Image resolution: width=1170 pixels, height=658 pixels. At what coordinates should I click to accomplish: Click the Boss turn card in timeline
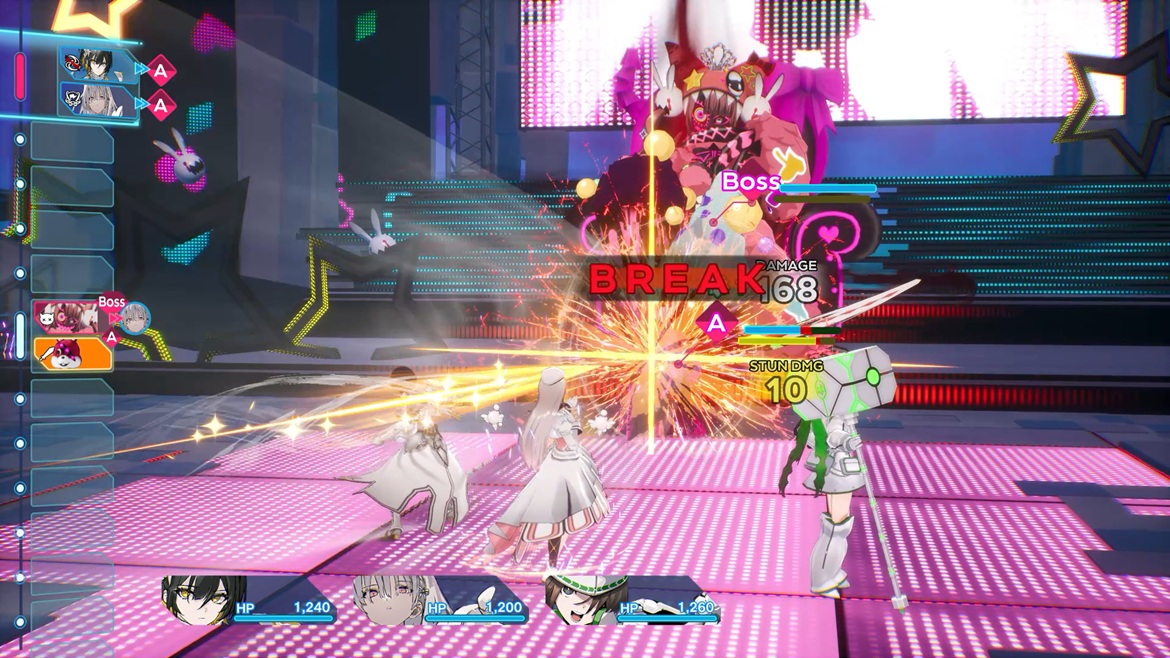pyautogui.click(x=68, y=317)
